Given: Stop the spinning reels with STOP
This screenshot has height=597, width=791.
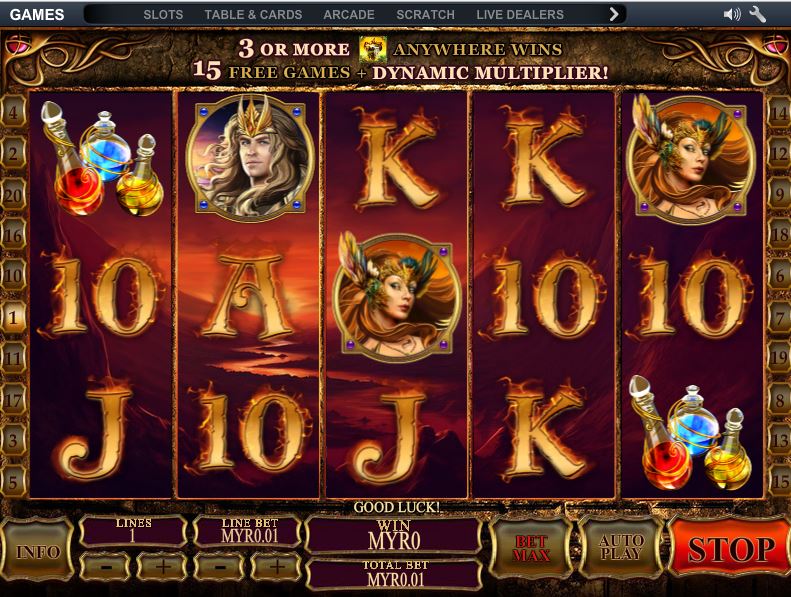Looking at the screenshot, I should (729, 549).
